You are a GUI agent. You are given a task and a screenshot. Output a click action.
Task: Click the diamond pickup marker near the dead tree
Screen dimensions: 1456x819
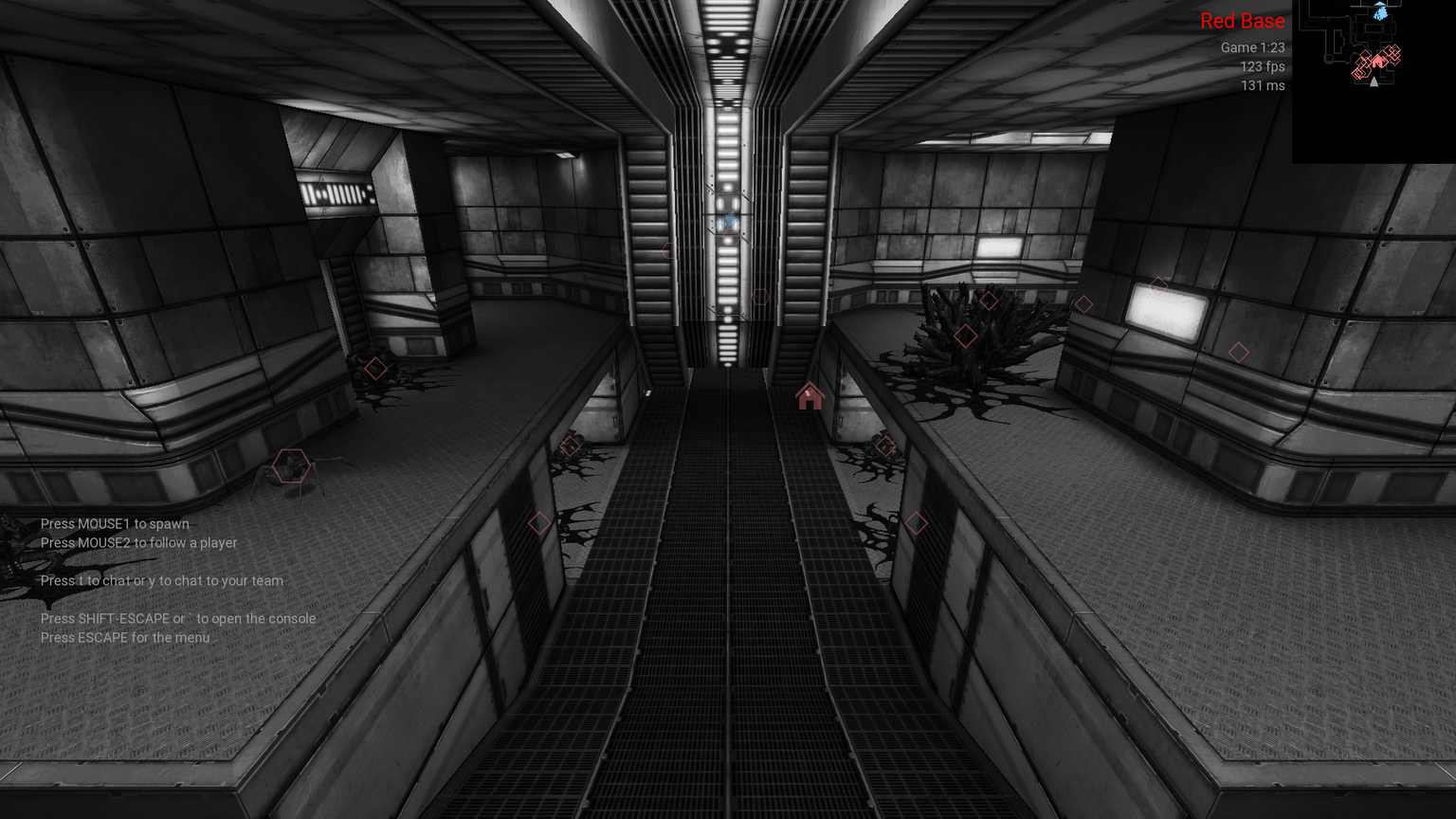pyautogui.click(x=967, y=334)
